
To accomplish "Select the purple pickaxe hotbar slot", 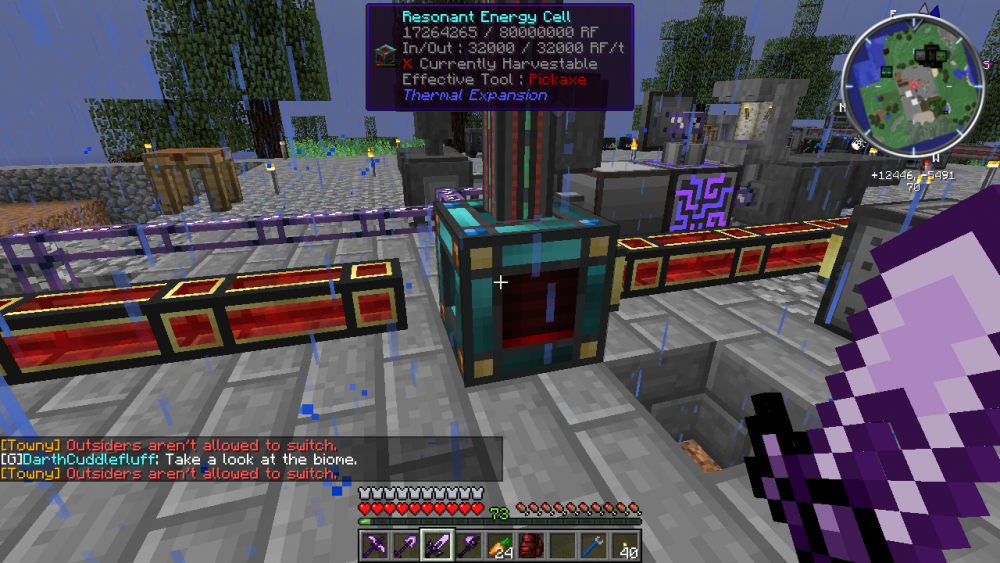I will pyautogui.click(x=376, y=545).
